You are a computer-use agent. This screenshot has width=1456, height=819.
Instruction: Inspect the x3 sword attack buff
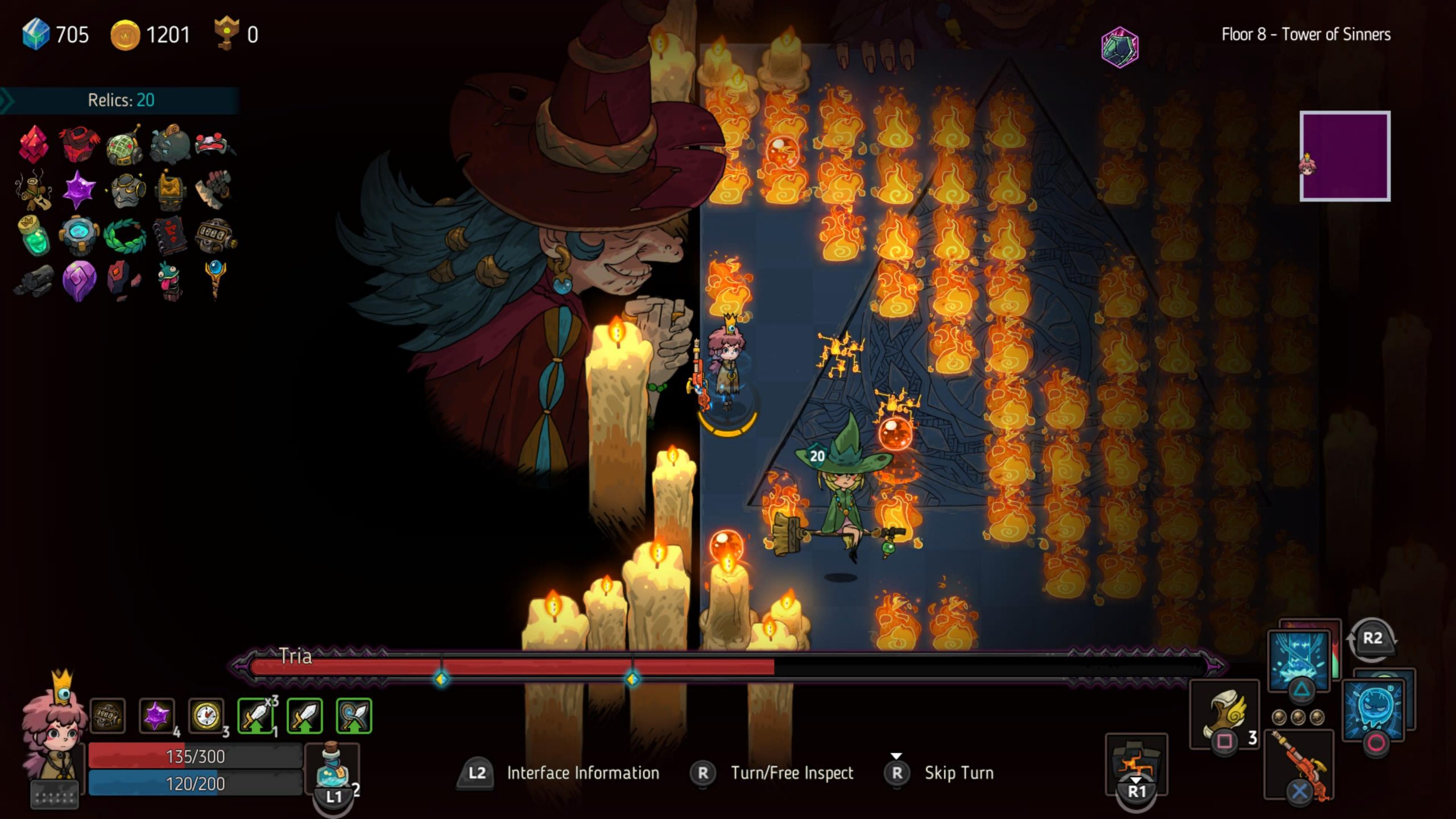(x=255, y=715)
